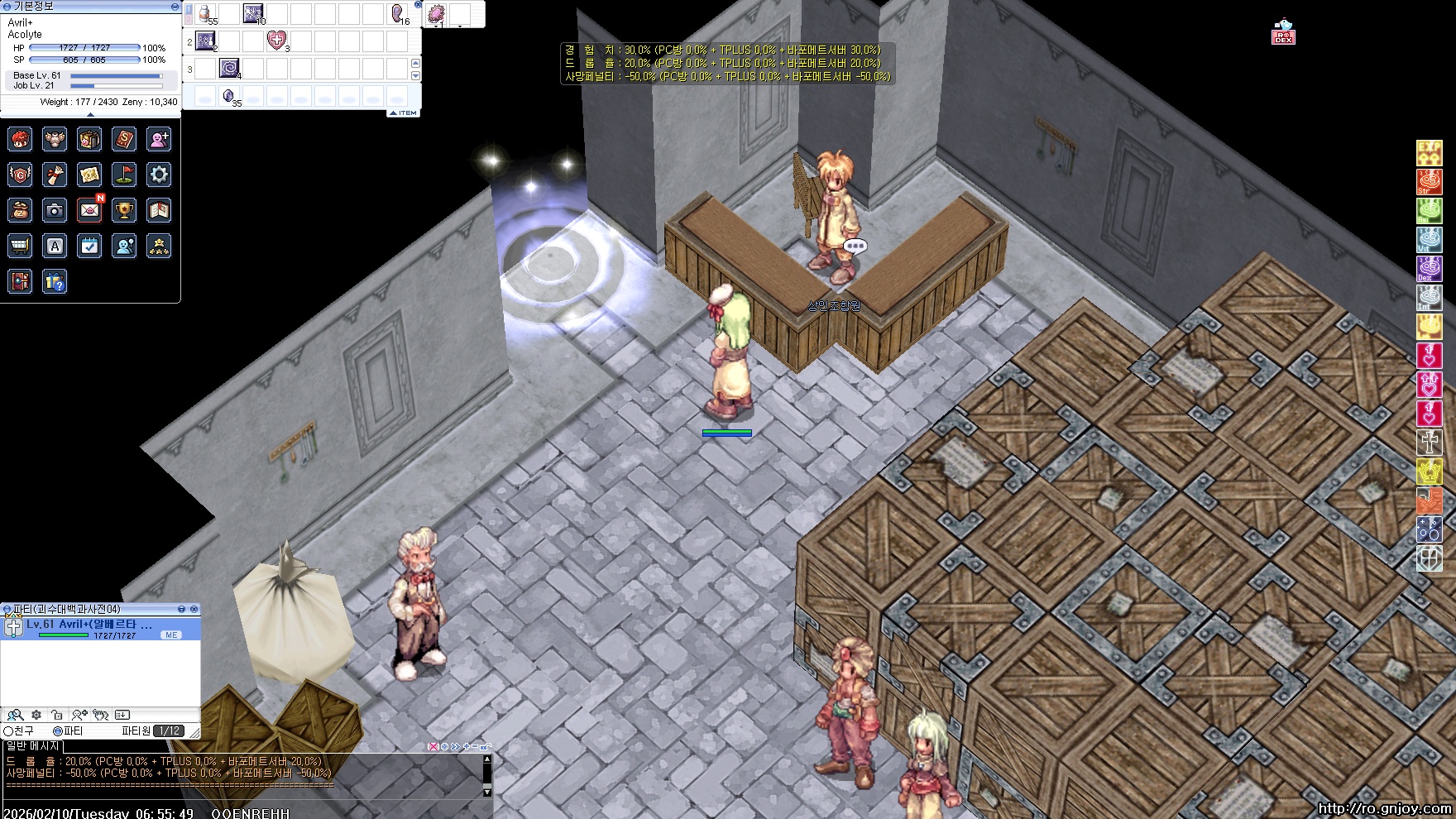Click the party settings gear button
Viewport: 1456px width, 819px height.
pyautogui.click(x=36, y=715)
